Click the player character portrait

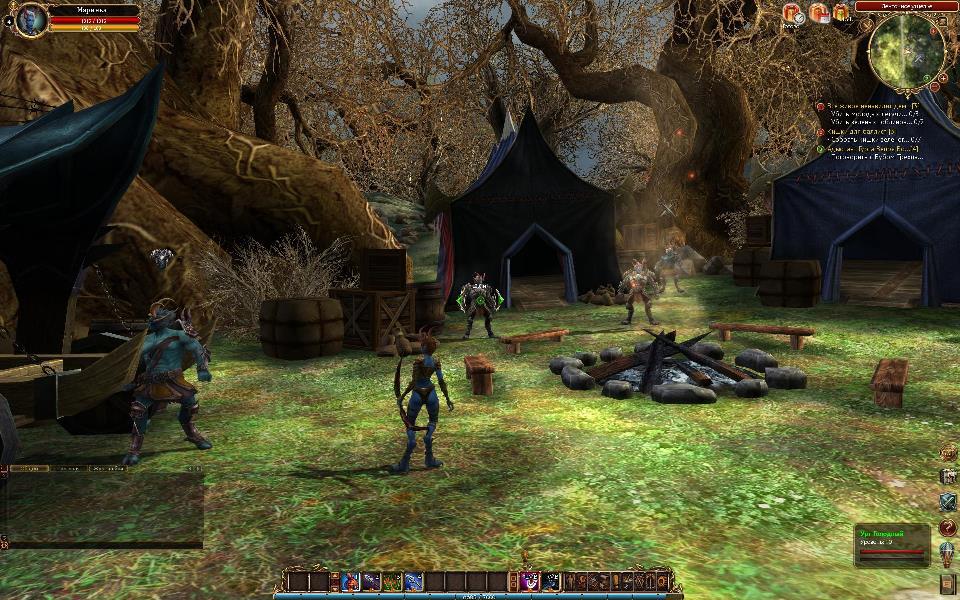(31, 18)
